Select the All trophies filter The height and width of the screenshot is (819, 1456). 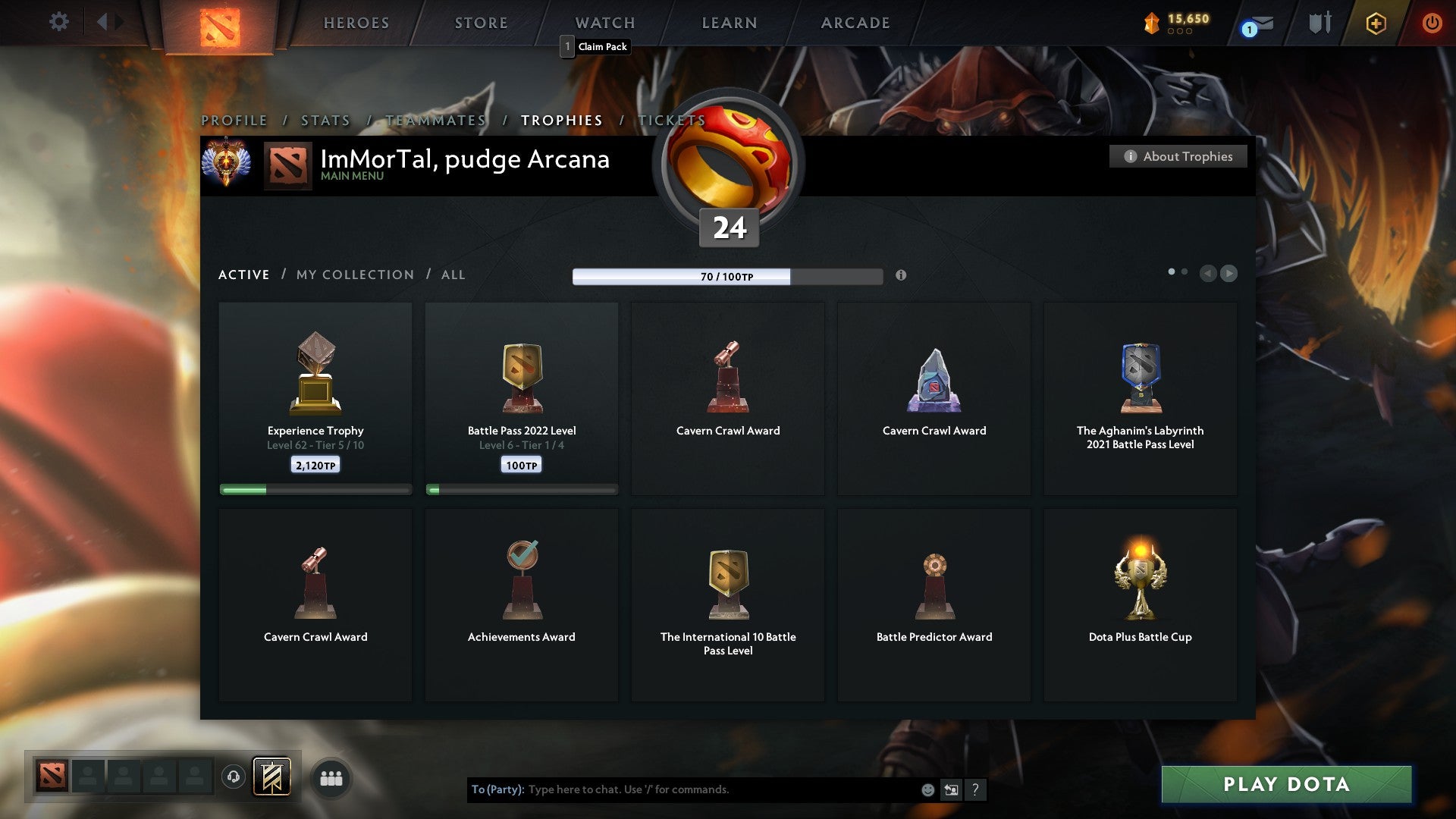click(453, 275)
